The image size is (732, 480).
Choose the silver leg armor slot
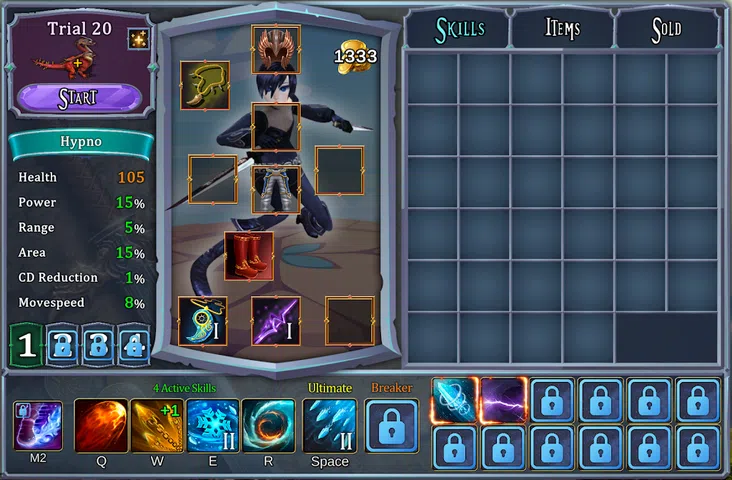pos(275,190)
